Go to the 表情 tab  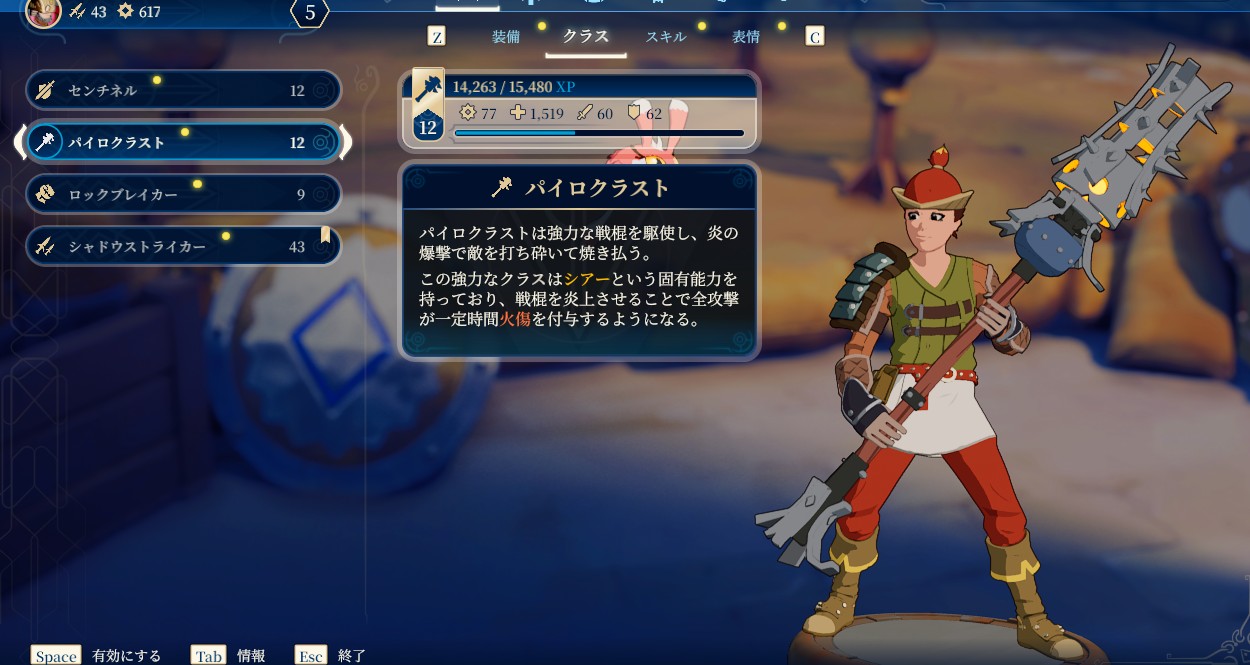coord(746,37)
